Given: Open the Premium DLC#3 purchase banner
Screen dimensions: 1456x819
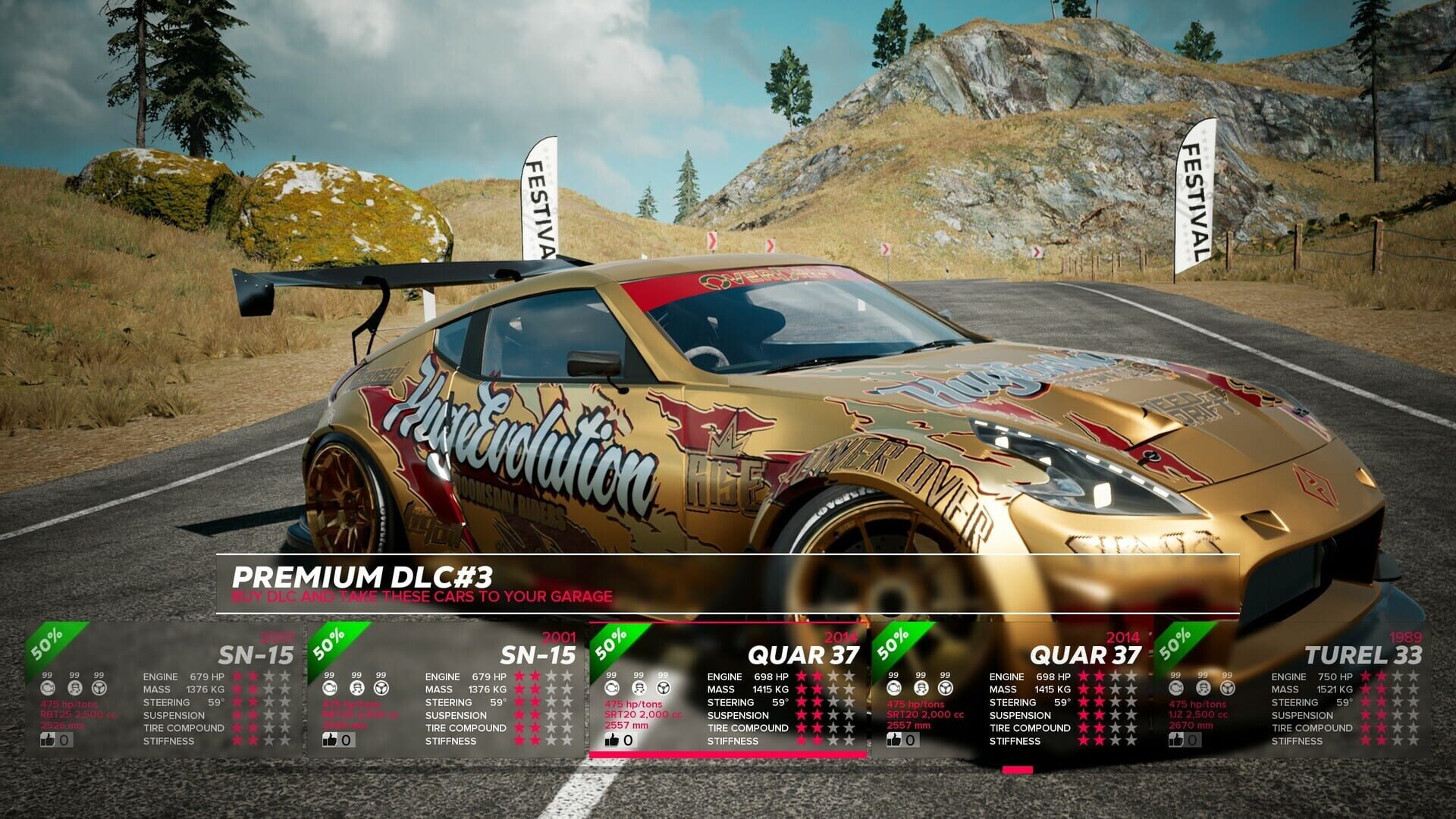Looking at the screenshot, I should click(x=726, y=584).
